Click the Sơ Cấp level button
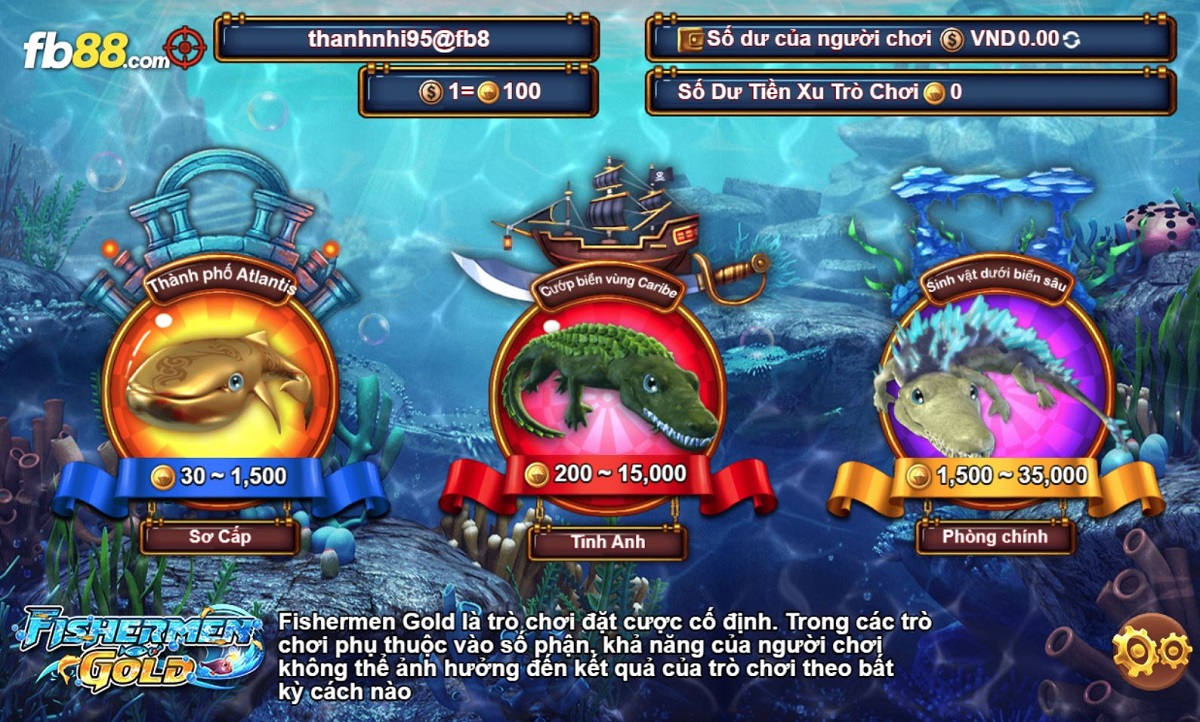1200x722 pixels. tap(220, 537)
